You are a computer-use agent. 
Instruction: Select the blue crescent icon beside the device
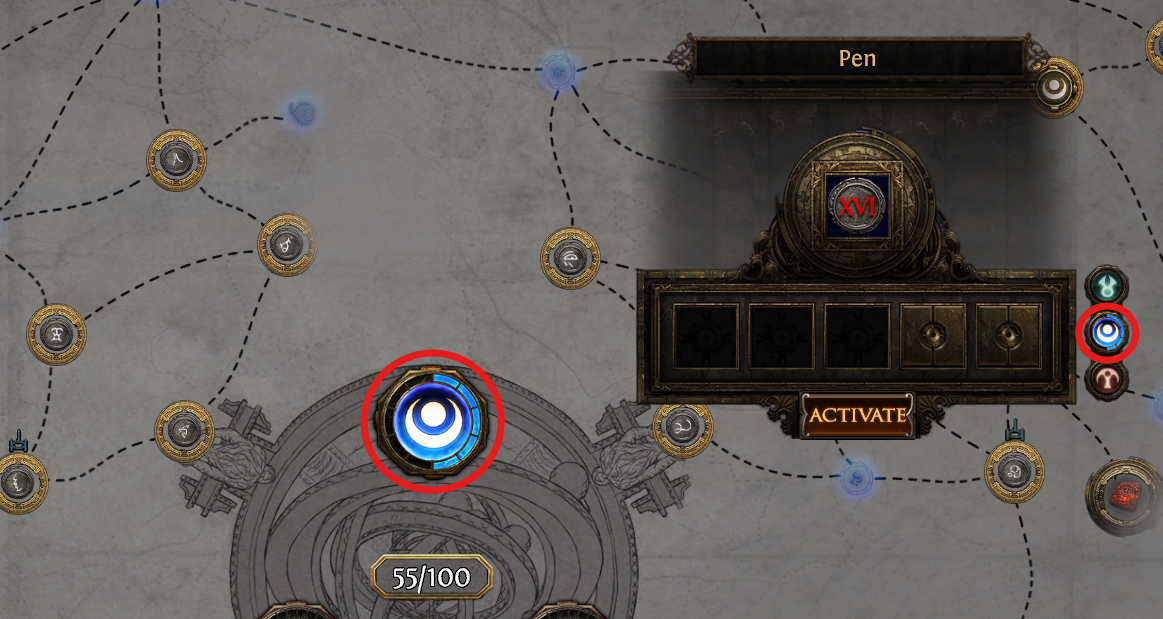(x=1106, y=333)
